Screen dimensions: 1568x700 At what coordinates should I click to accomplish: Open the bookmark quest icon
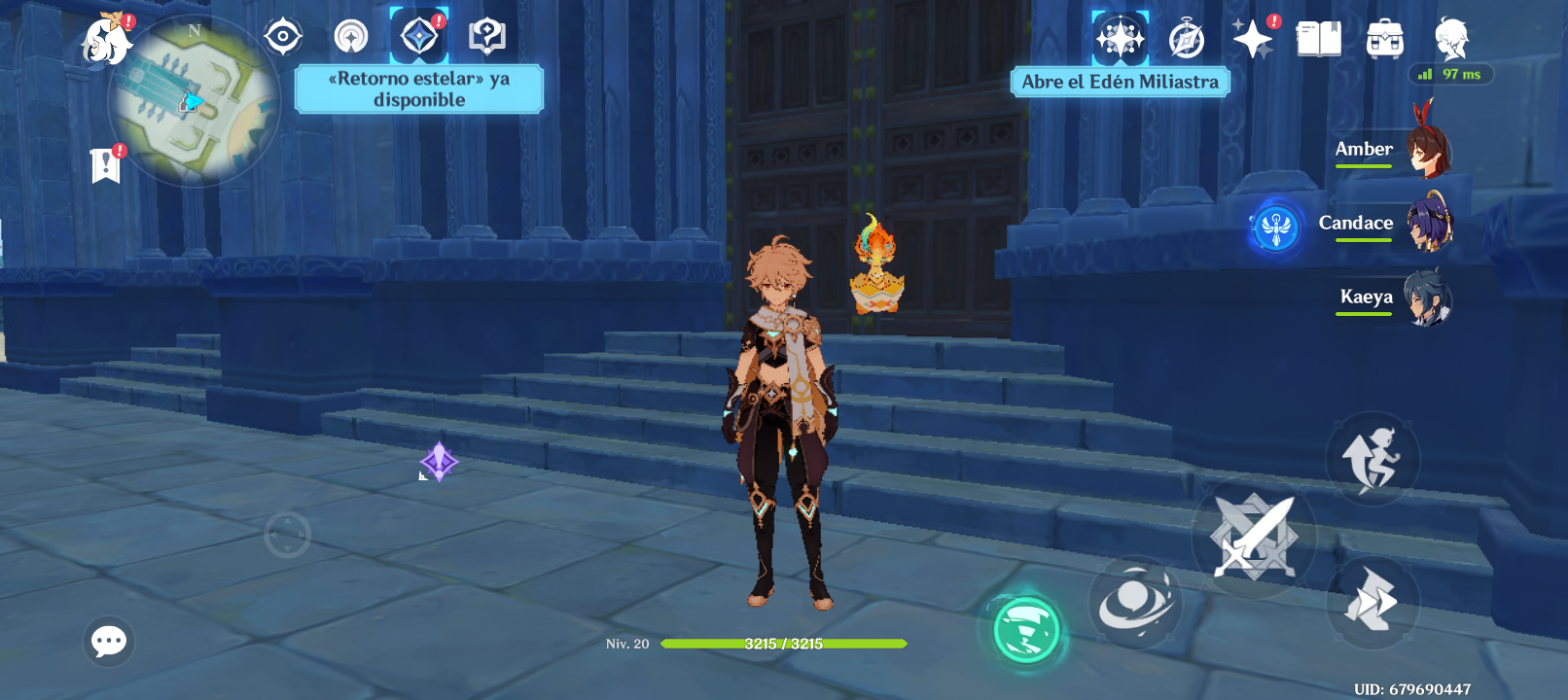105,165
